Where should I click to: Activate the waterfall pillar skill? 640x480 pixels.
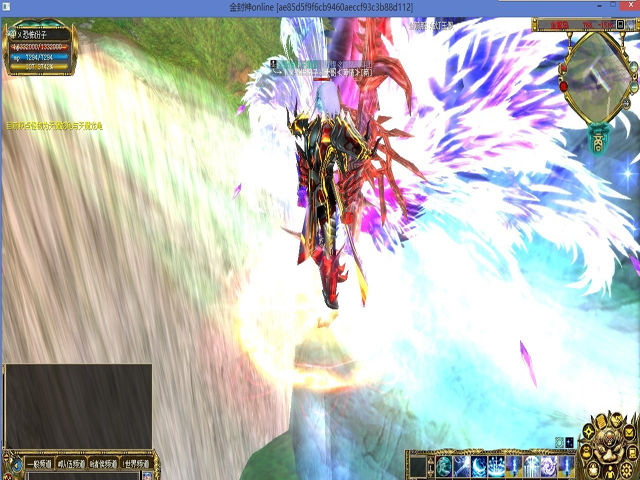(497, 467)
